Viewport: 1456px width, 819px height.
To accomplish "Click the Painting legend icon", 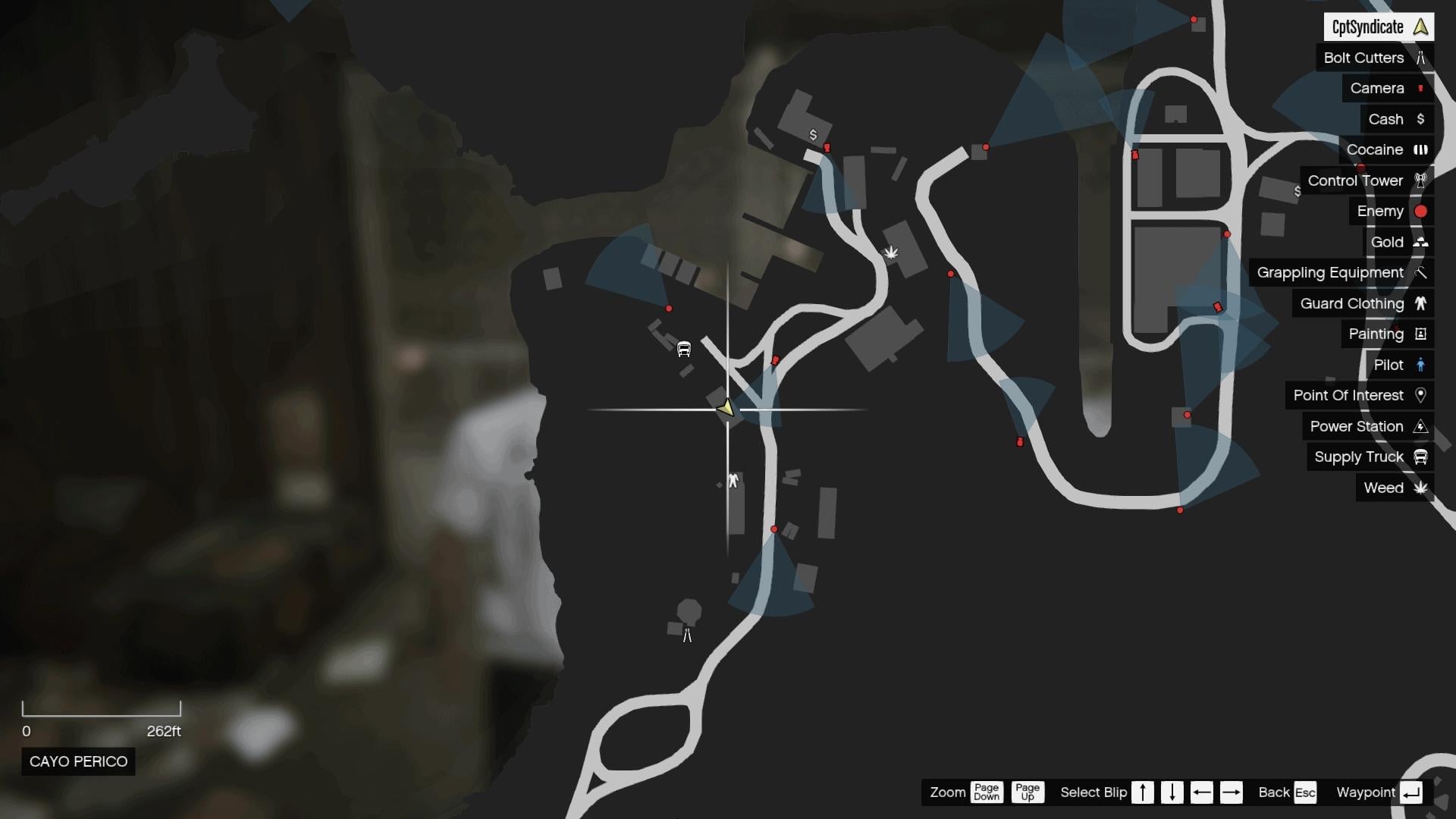I will [x=1421, y=334].
